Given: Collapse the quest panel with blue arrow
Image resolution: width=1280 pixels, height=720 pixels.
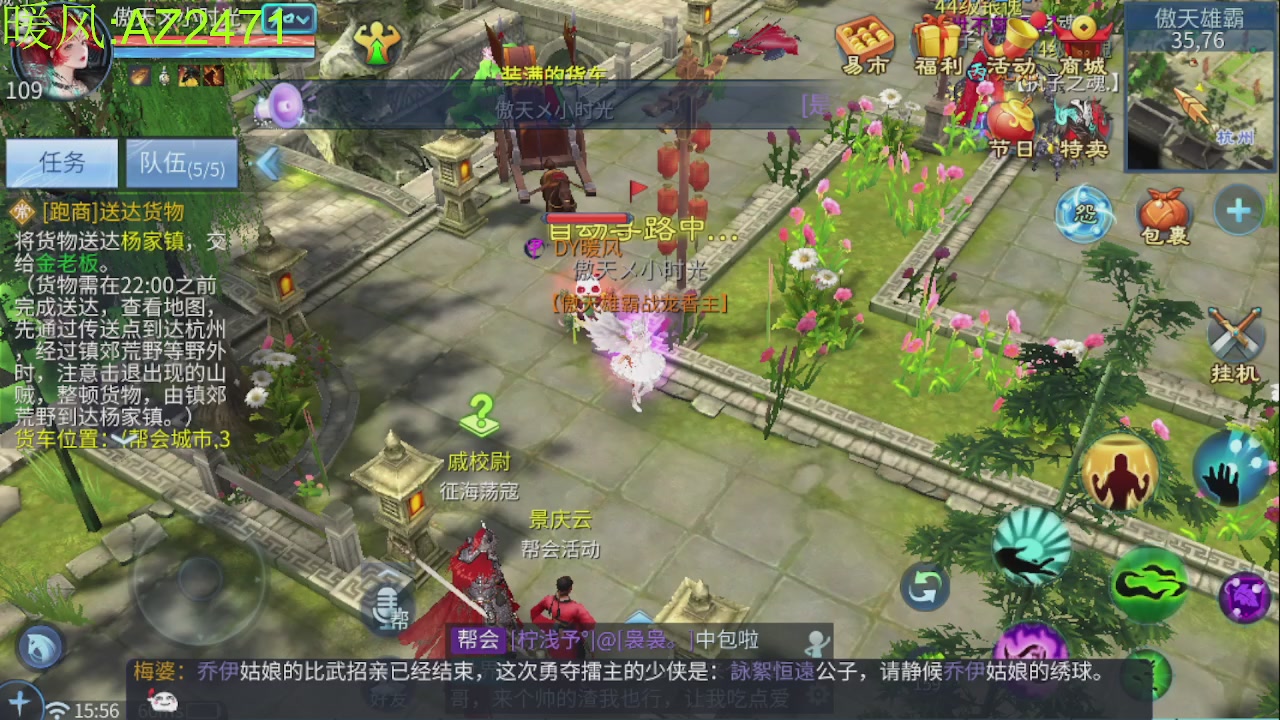Looking at the screenshot, I should coord(267,162).
